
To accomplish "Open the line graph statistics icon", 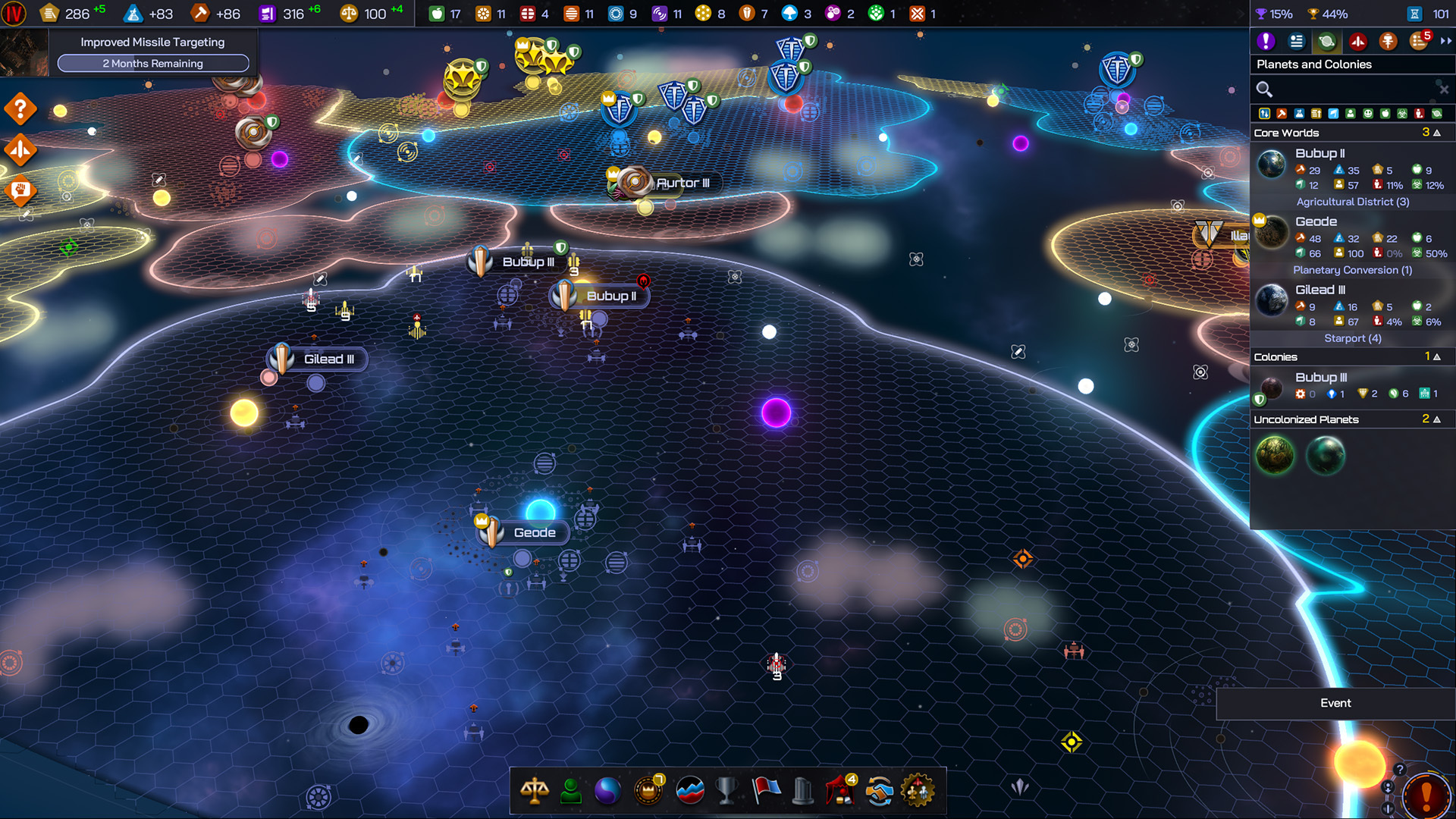I will pyautogui.click(x=689, y=791).
